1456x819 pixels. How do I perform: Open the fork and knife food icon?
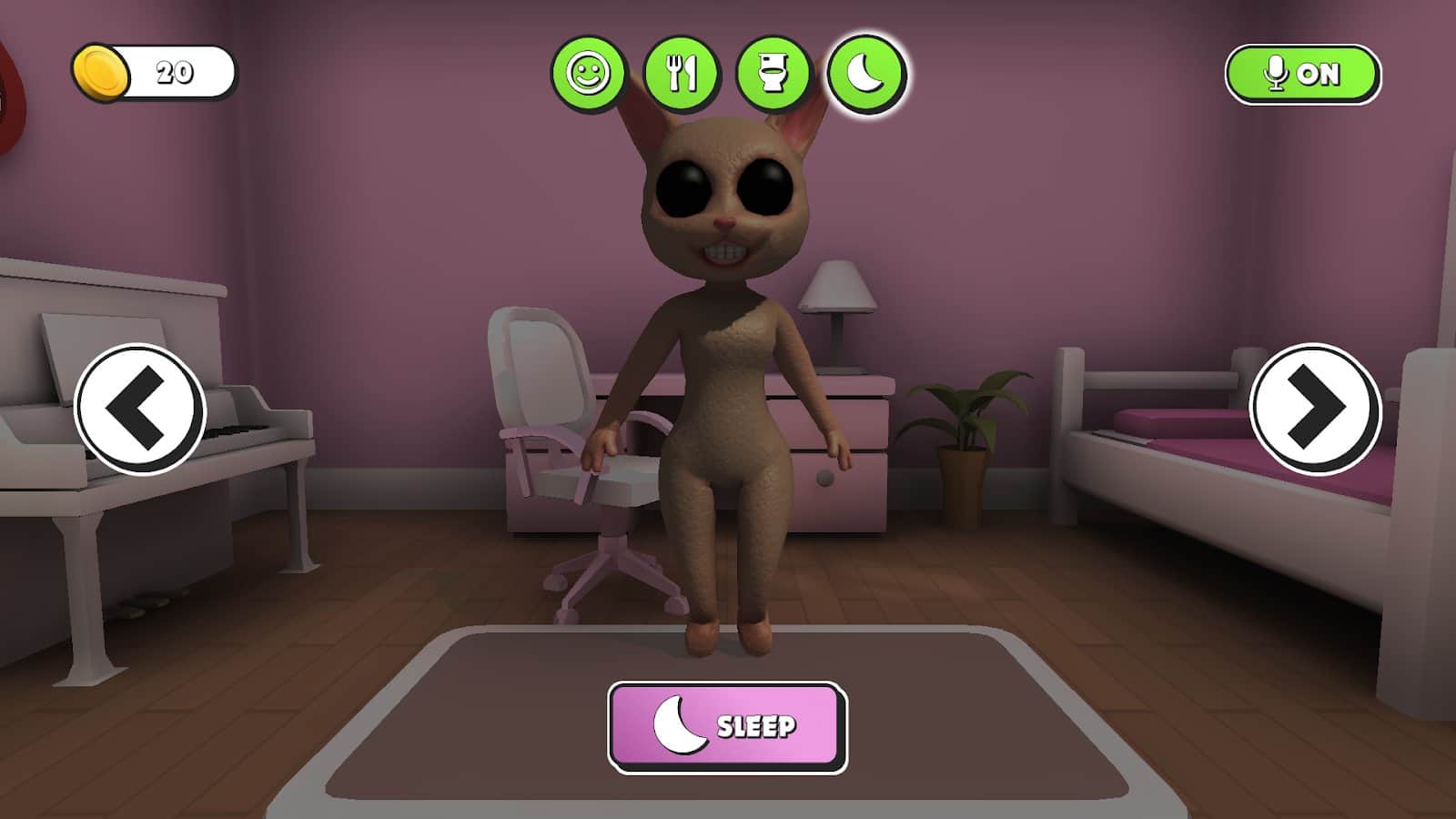[682, 73]
